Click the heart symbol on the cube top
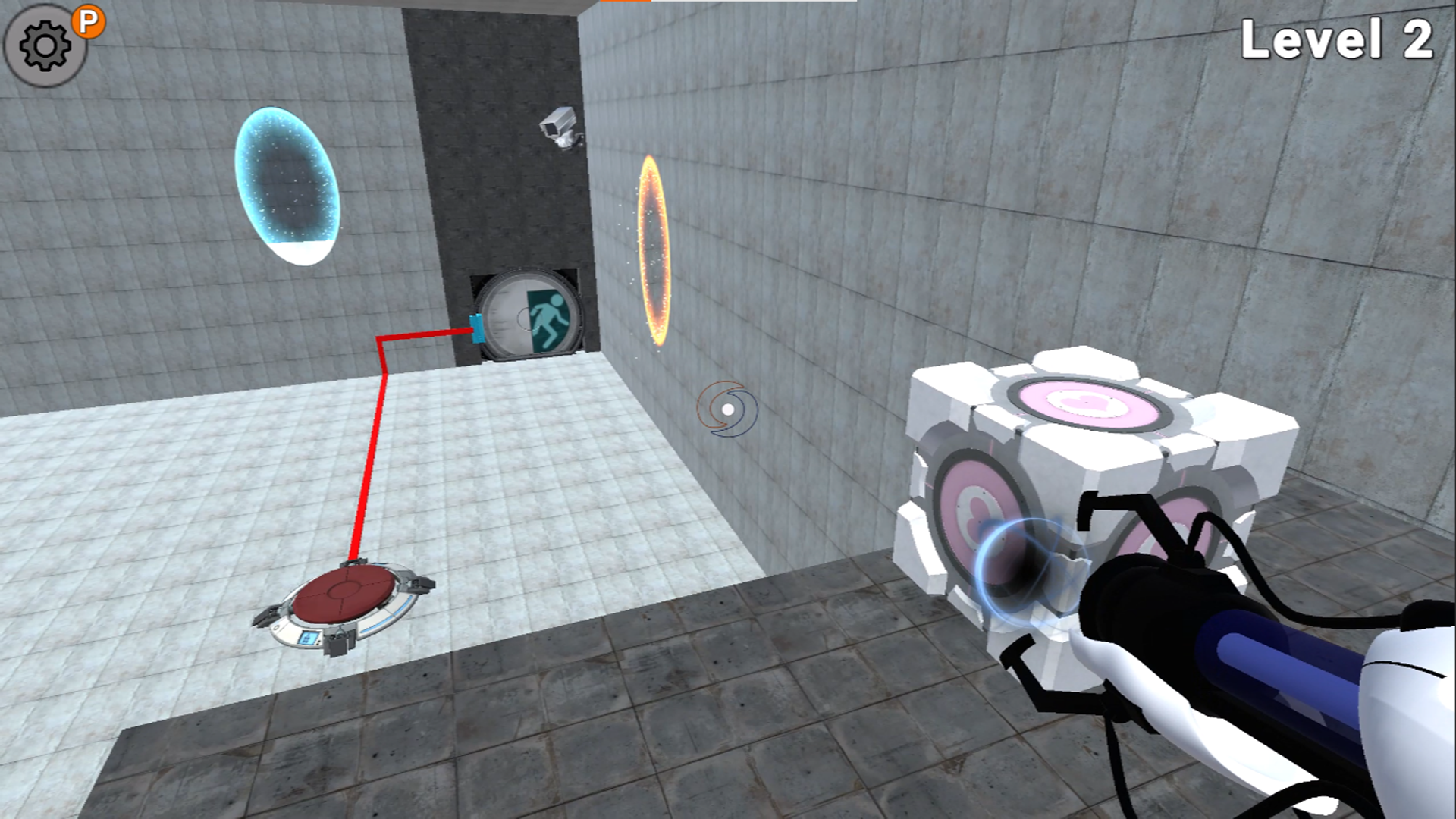 click(x=1086, y=402)
